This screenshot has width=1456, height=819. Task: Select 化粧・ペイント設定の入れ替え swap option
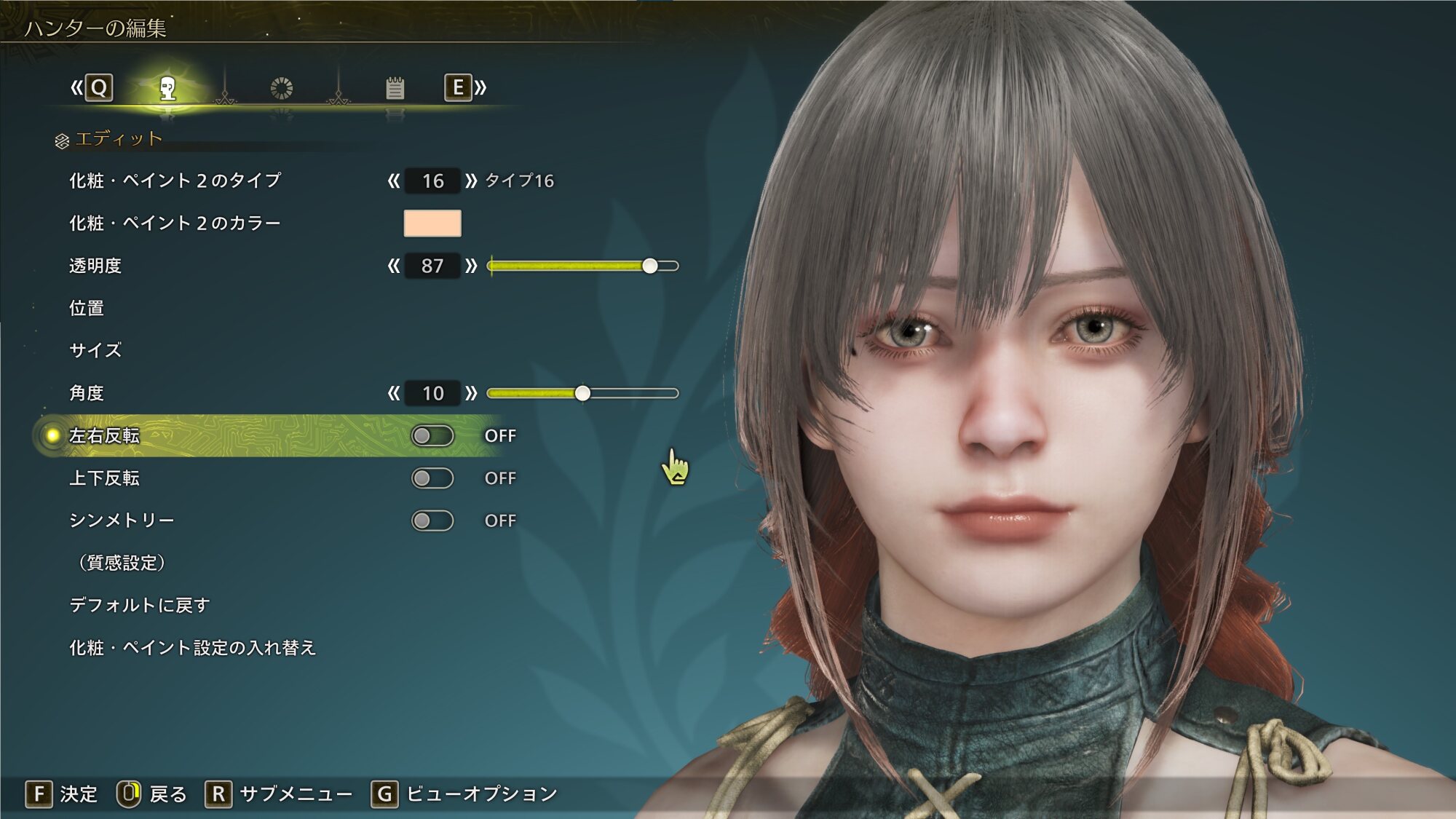[x=193, y=647]
